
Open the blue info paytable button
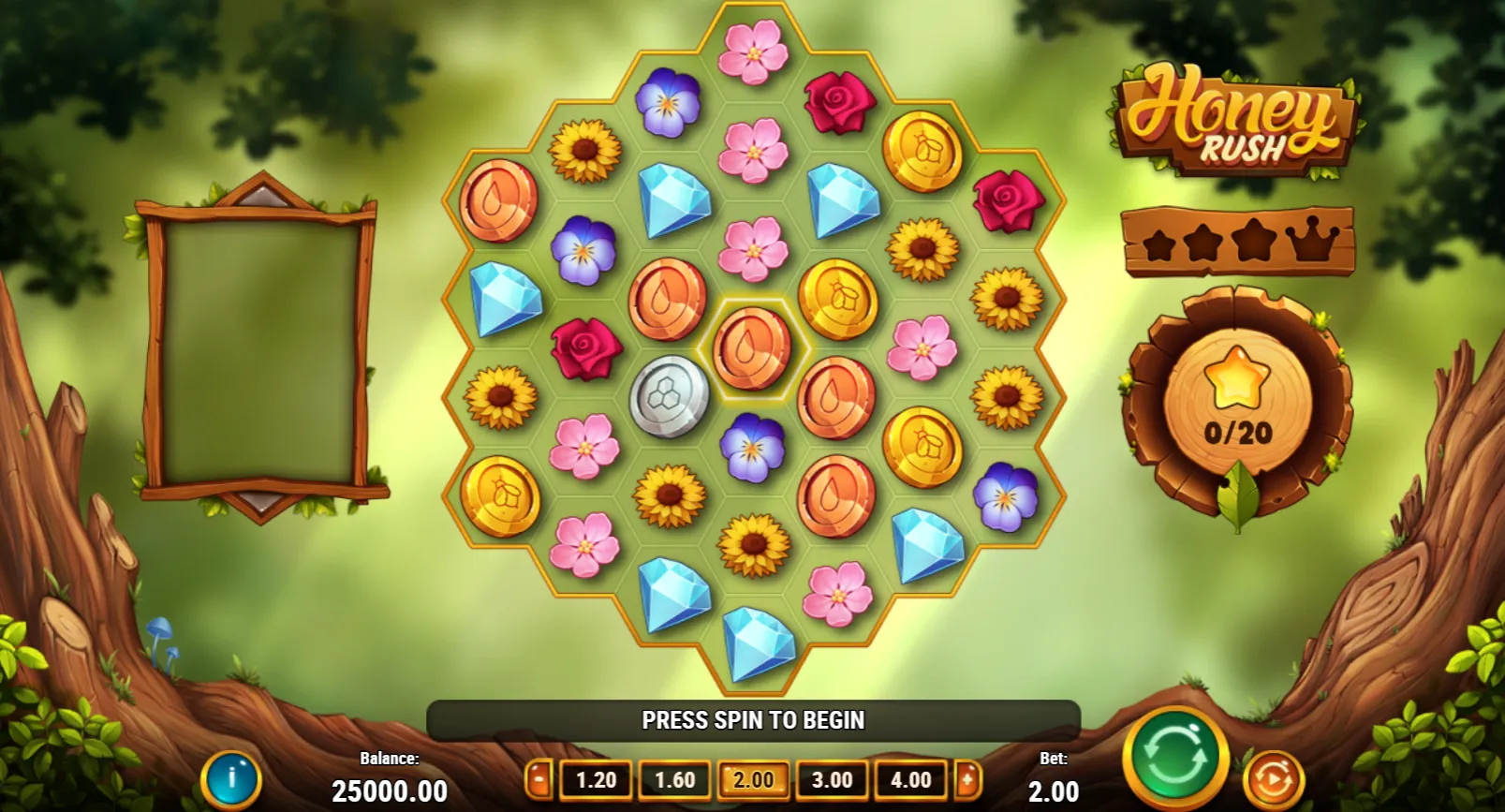coord(230,779)
